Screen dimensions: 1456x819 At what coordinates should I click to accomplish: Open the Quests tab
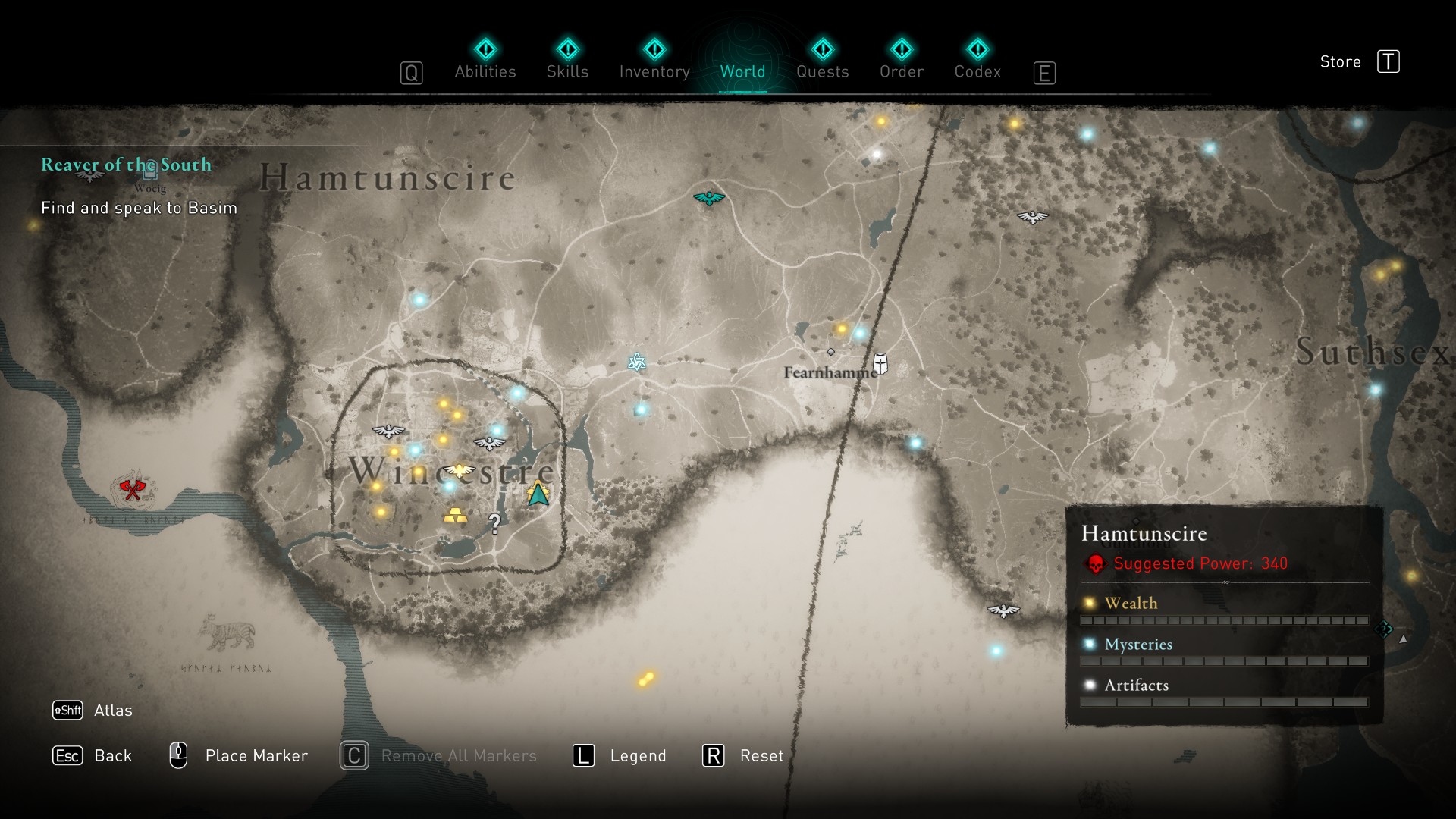tap(822, 61)
